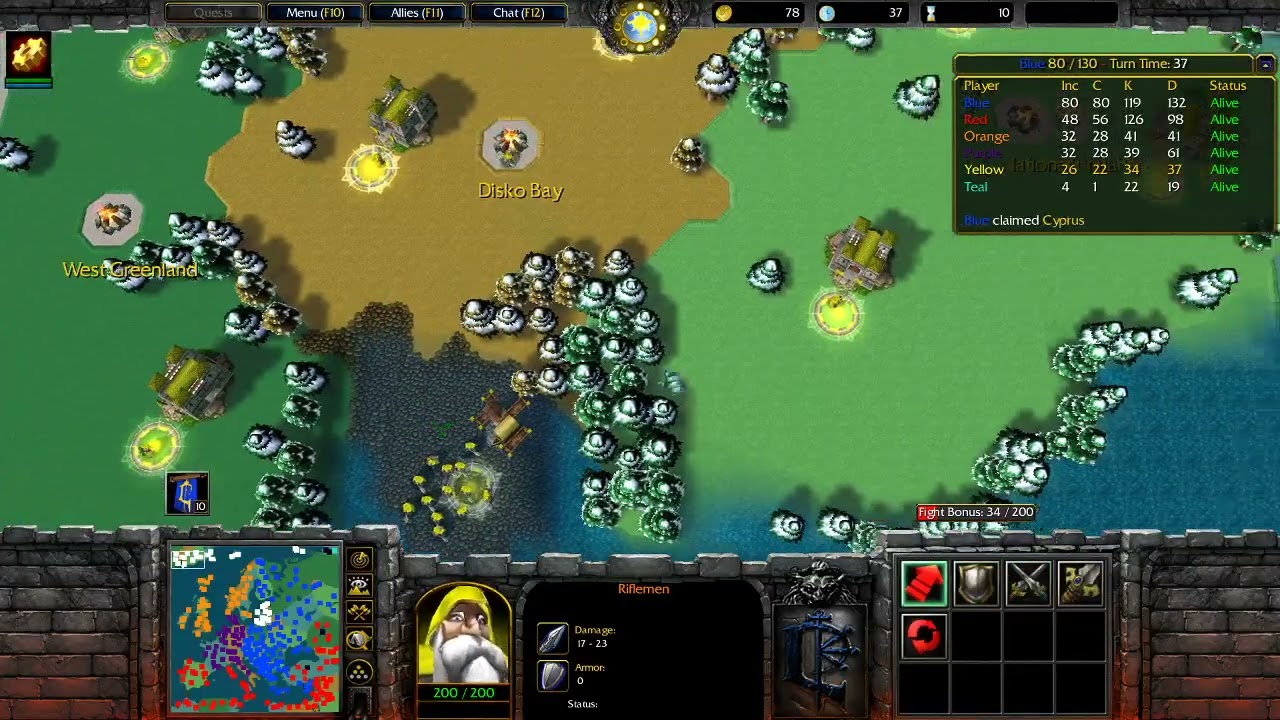Screen dimensions: 1280x720
Task: Click the greyed-out Quests button
Action: click(213, 13)
